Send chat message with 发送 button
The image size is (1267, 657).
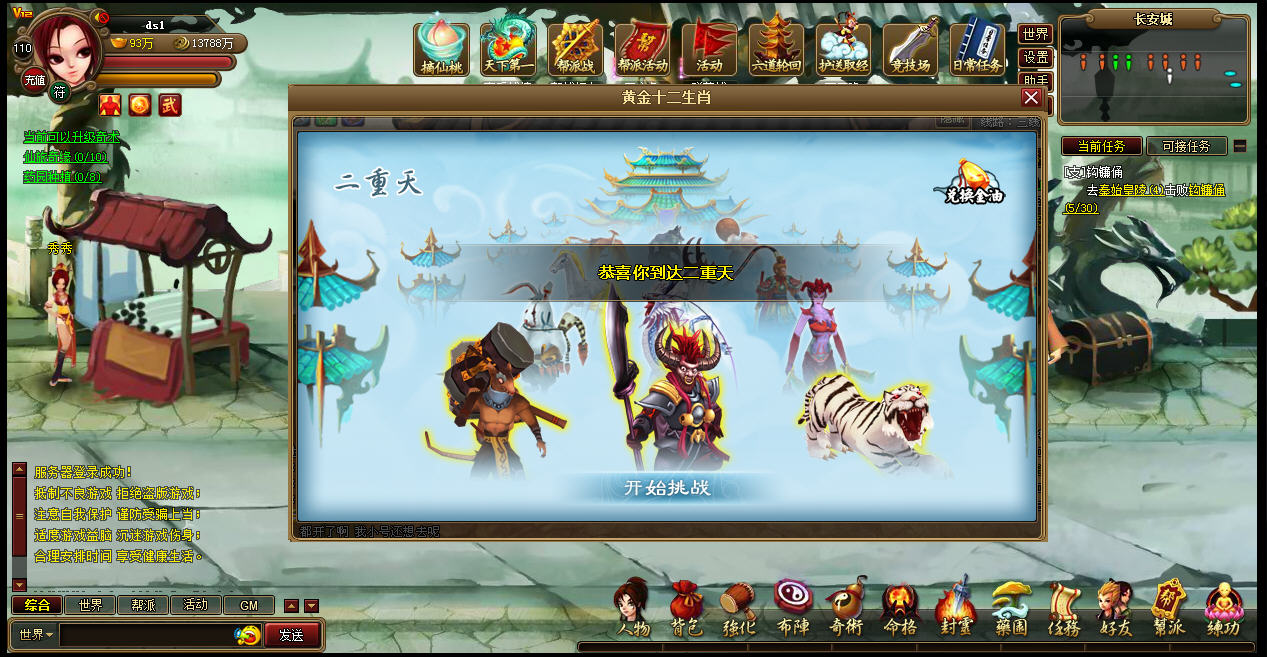tap(292, 635)
